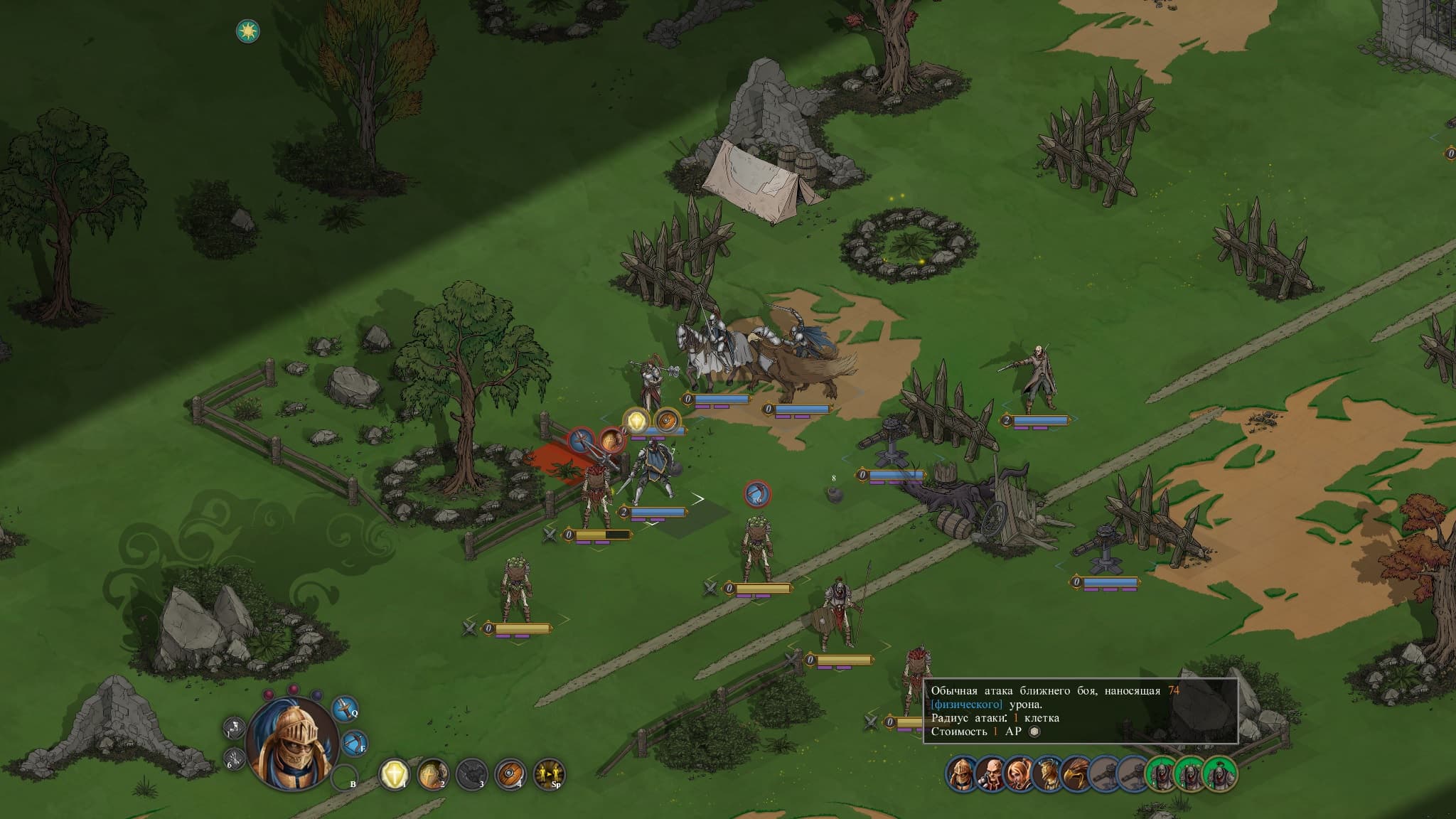1456x819 pixels.
Task: Select the bald gunman in turn order
Action: pos(990,773)
